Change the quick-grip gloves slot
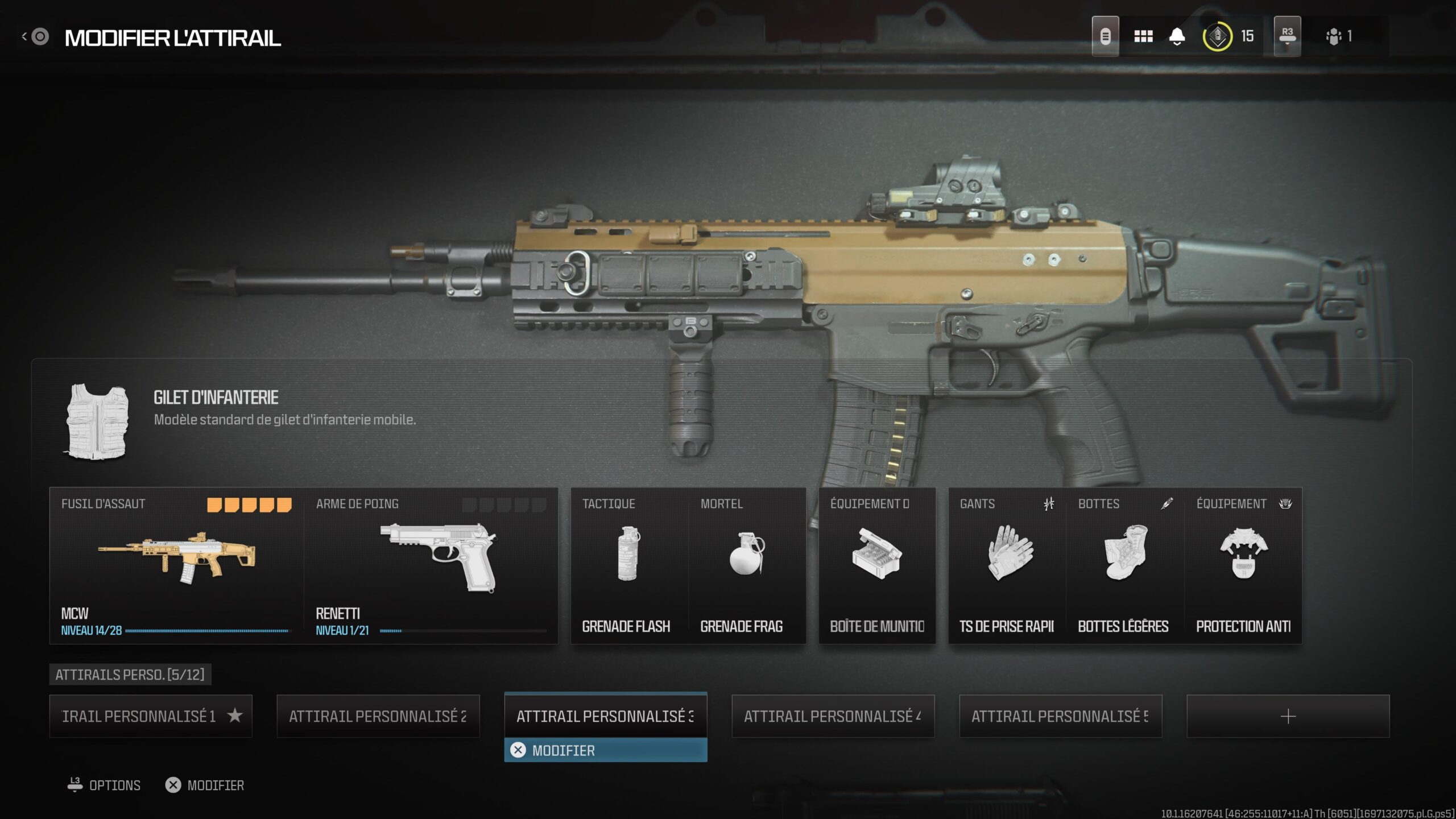Viewport: 1456px width, 819px height. [x=1007, y=565]
